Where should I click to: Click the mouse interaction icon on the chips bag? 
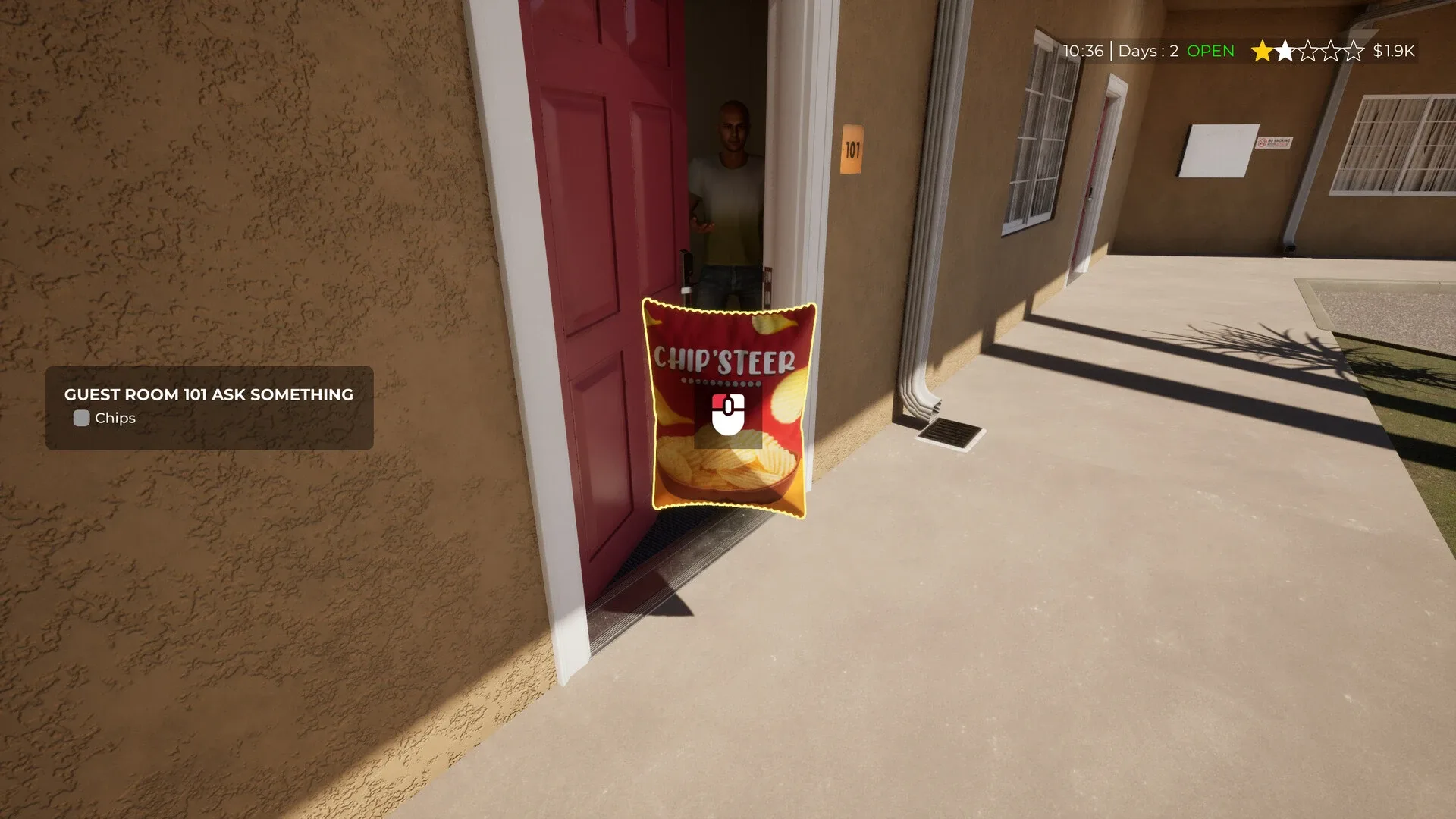[726, 416]
